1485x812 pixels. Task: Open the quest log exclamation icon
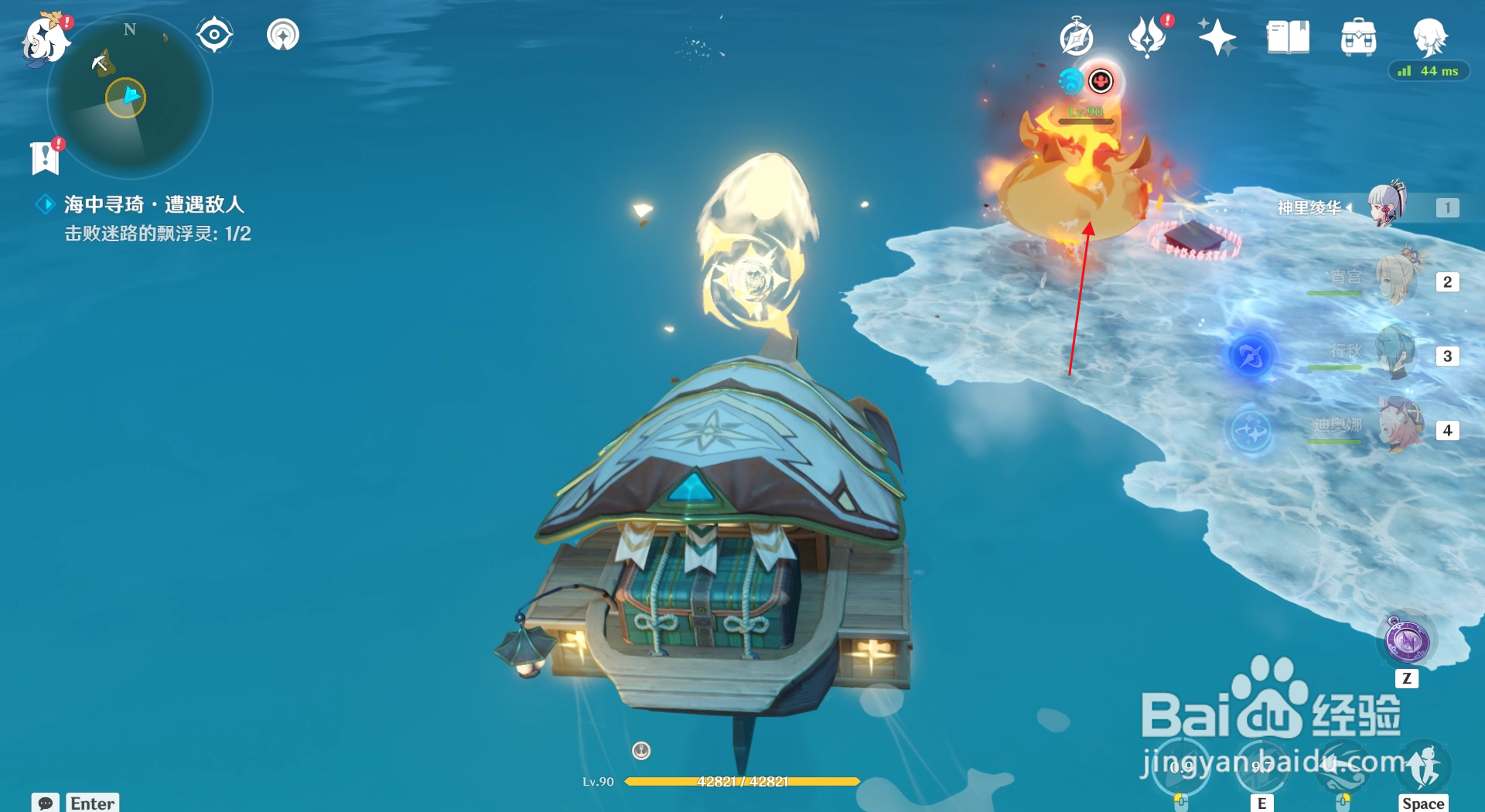point(46,157)
